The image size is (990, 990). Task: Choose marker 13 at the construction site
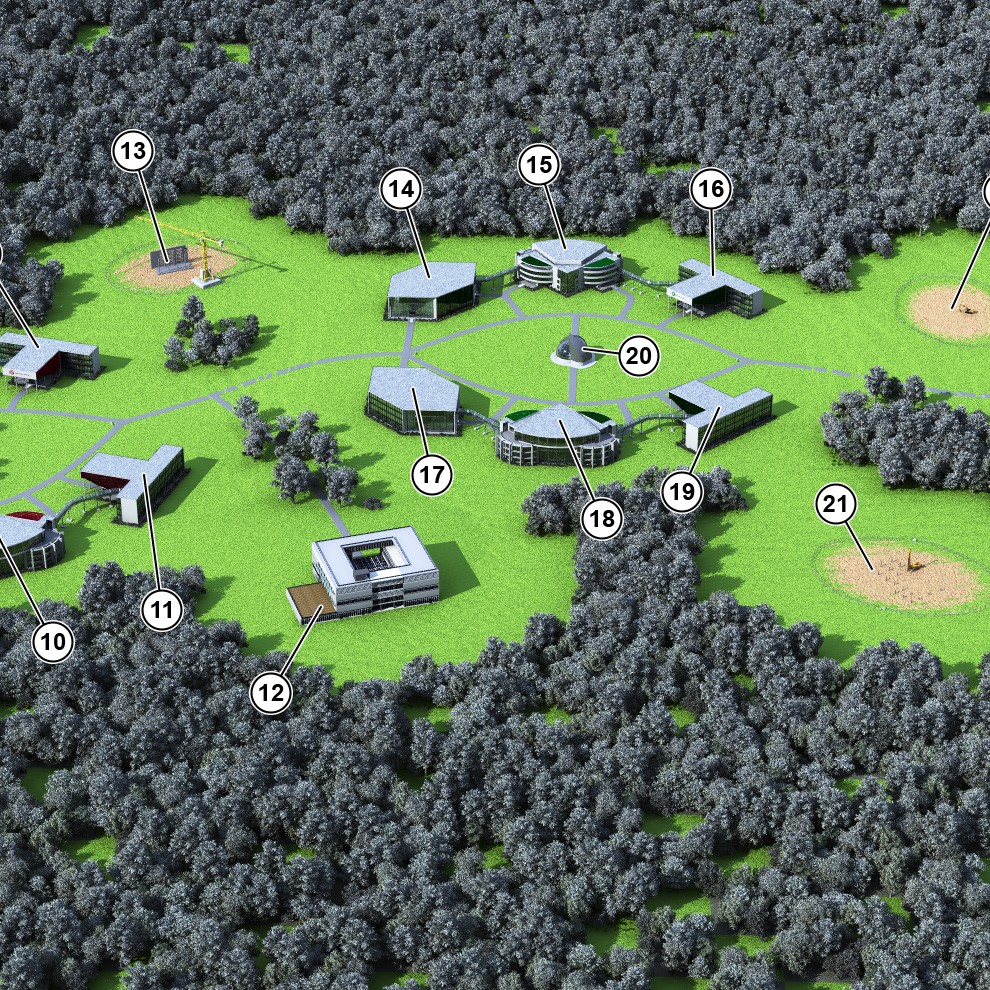tap(134, 151)
